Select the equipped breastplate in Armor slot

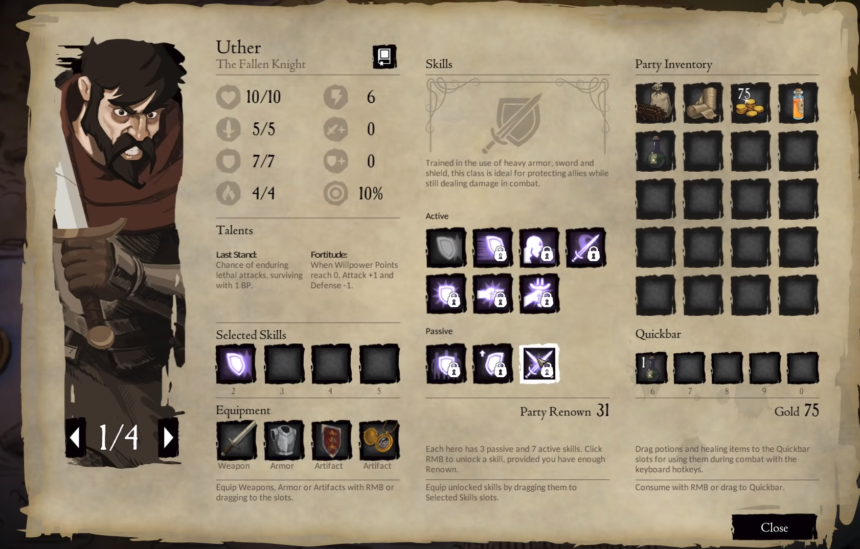[283, 440]
